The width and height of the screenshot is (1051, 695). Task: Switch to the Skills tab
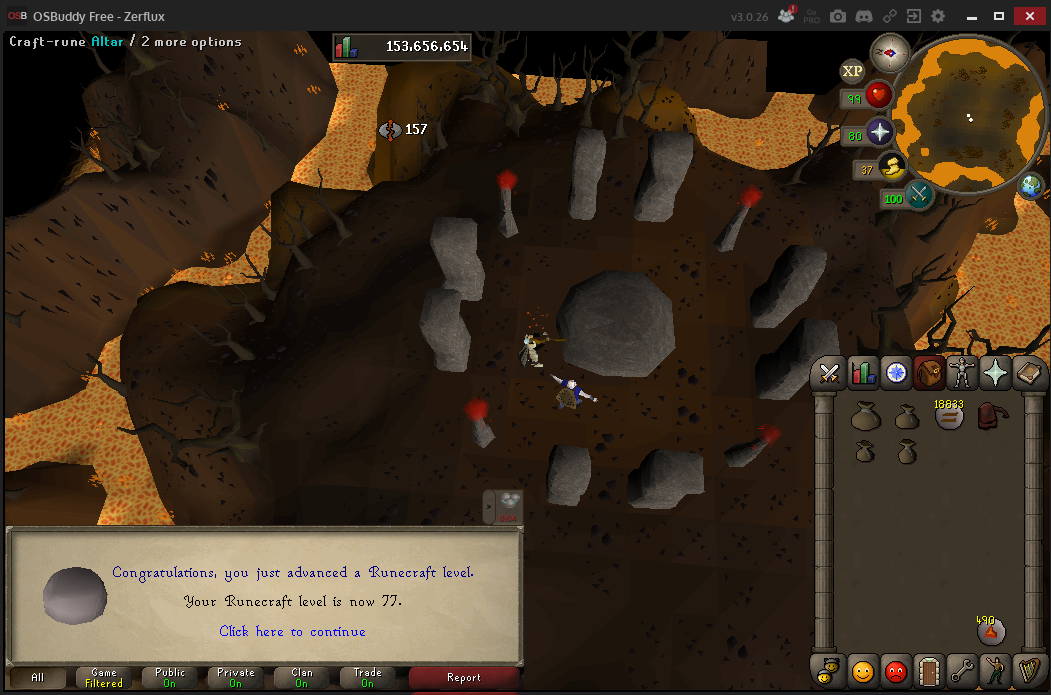pos(862,374)
